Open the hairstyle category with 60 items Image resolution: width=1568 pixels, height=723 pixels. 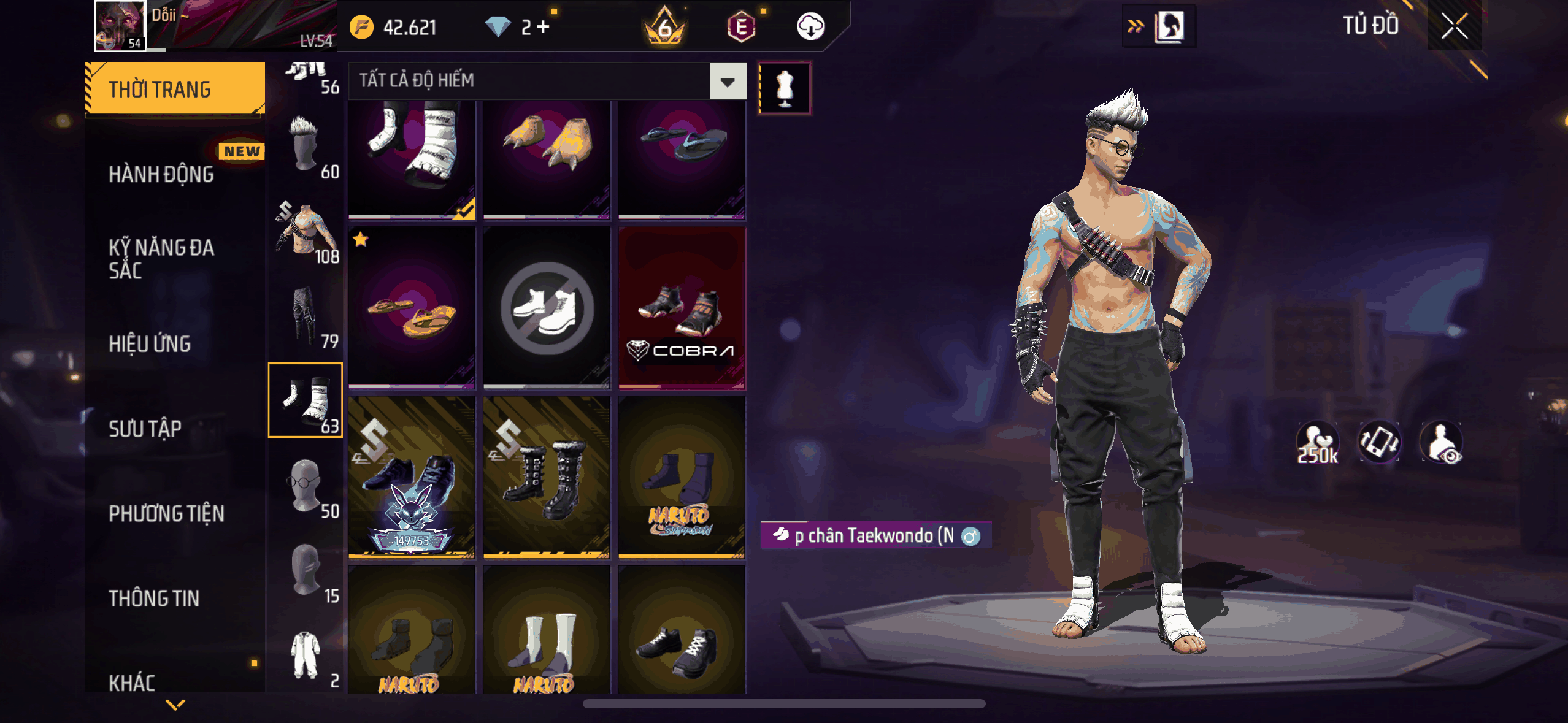tap(306, 147)
